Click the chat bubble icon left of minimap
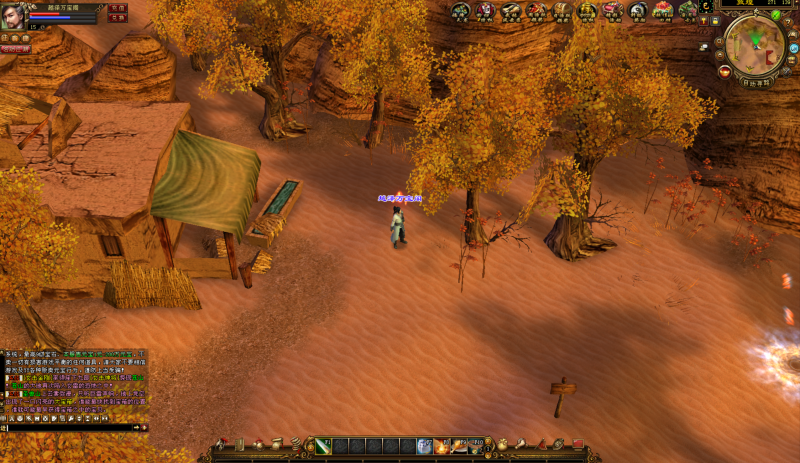The width and height of the screenshot is (800, 463). point(705,46)
